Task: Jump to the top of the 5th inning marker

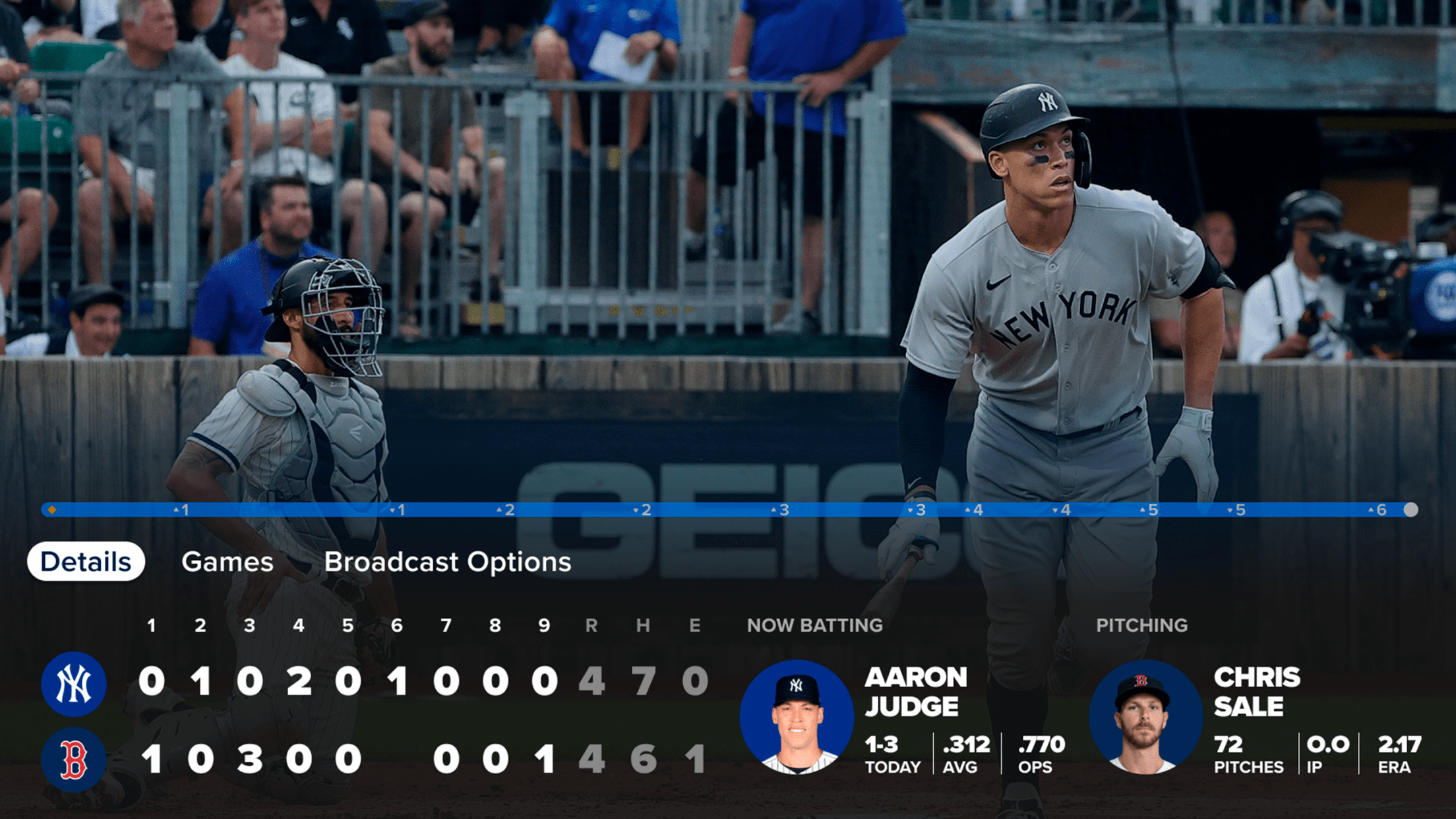Action: (1149, 508)
